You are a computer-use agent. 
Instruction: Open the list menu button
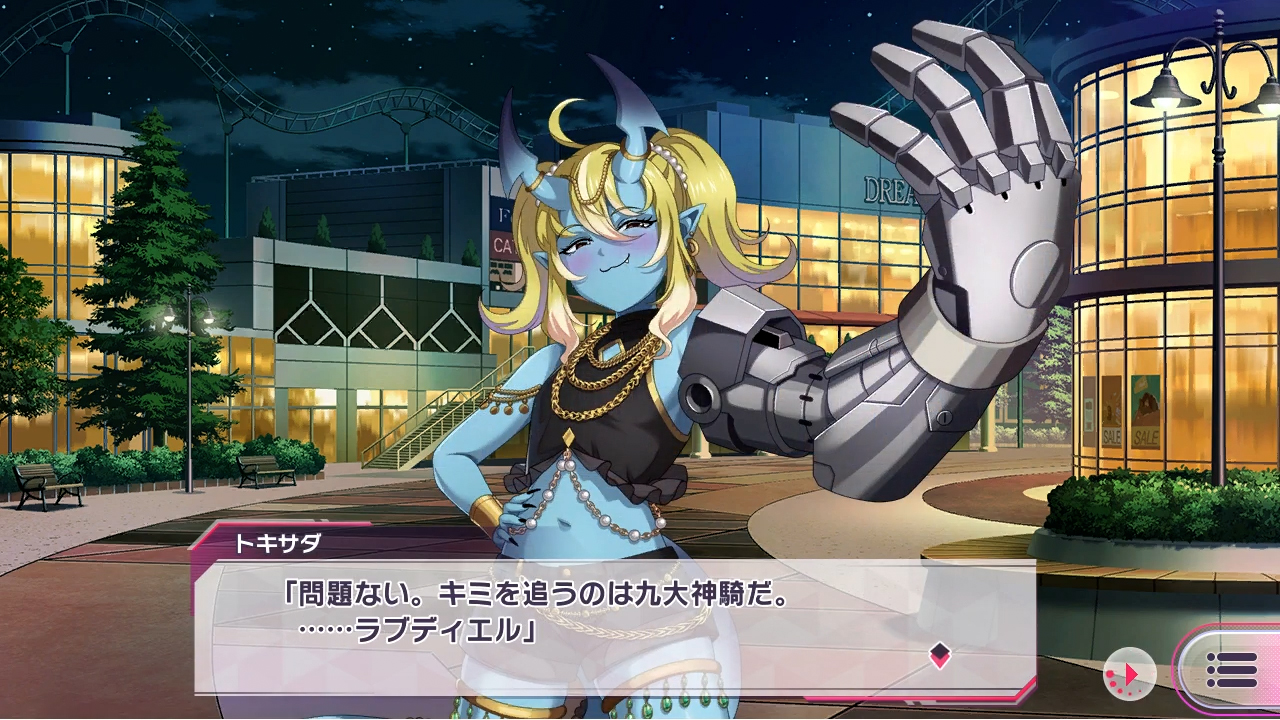[x=1232, y=670]
